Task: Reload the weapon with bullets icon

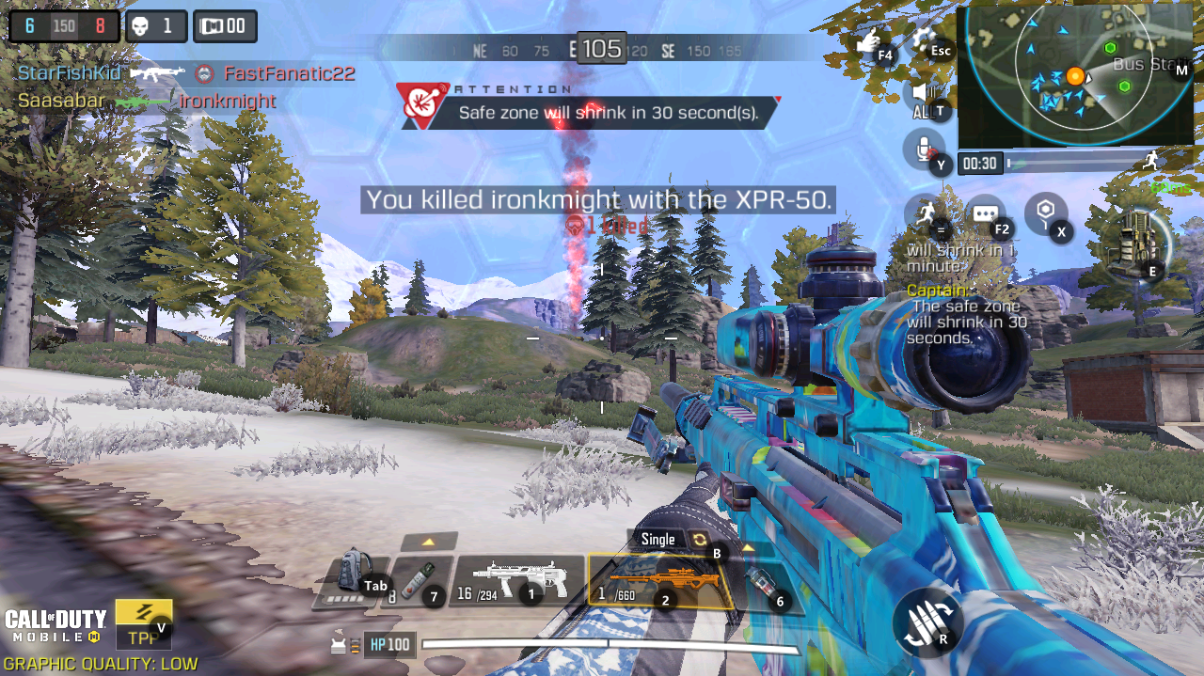Action: tap(927, 619)
